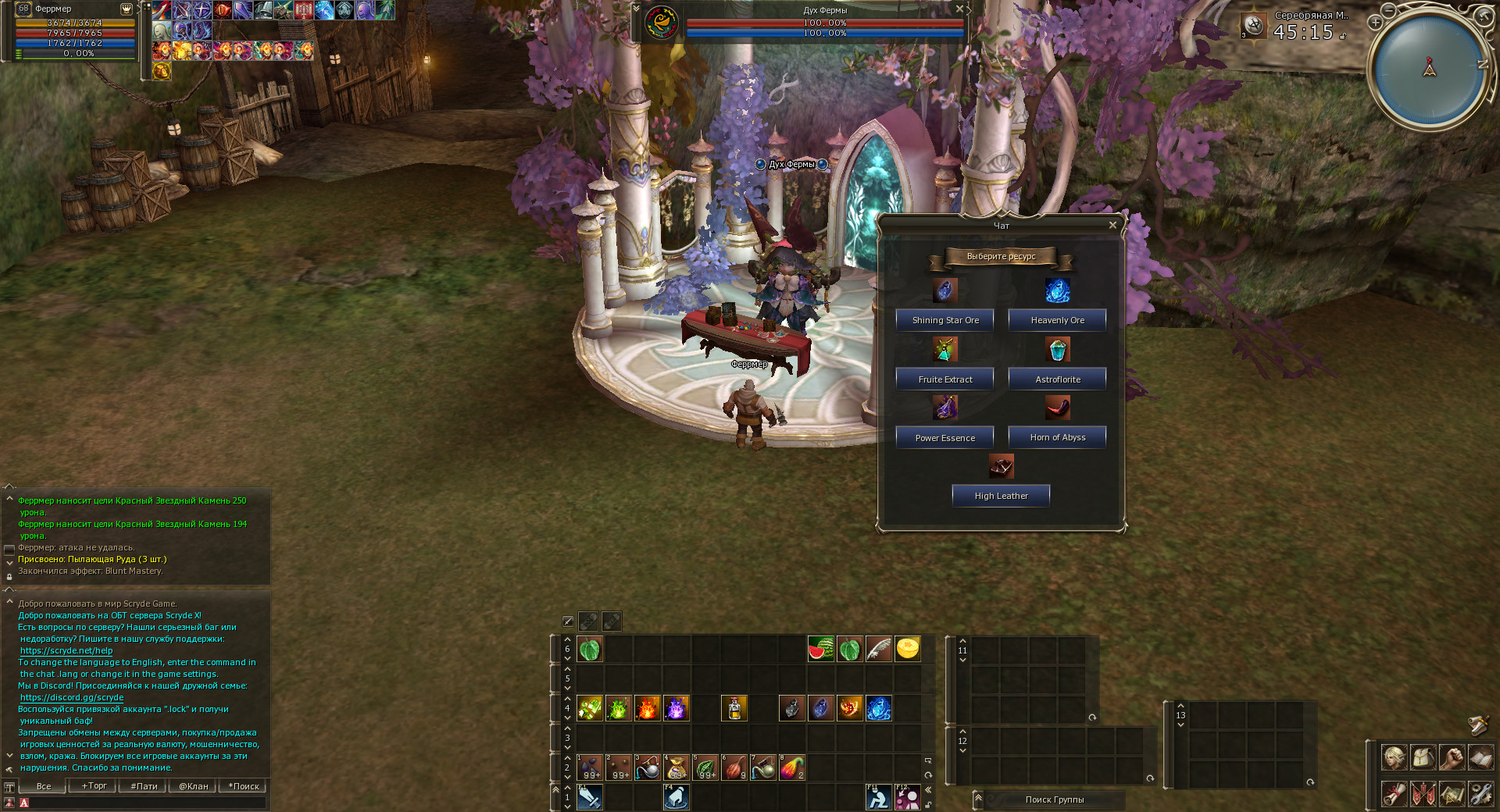Switch to the @Клан chat tab
The image size is (1500, 812).
coord(193,786)
